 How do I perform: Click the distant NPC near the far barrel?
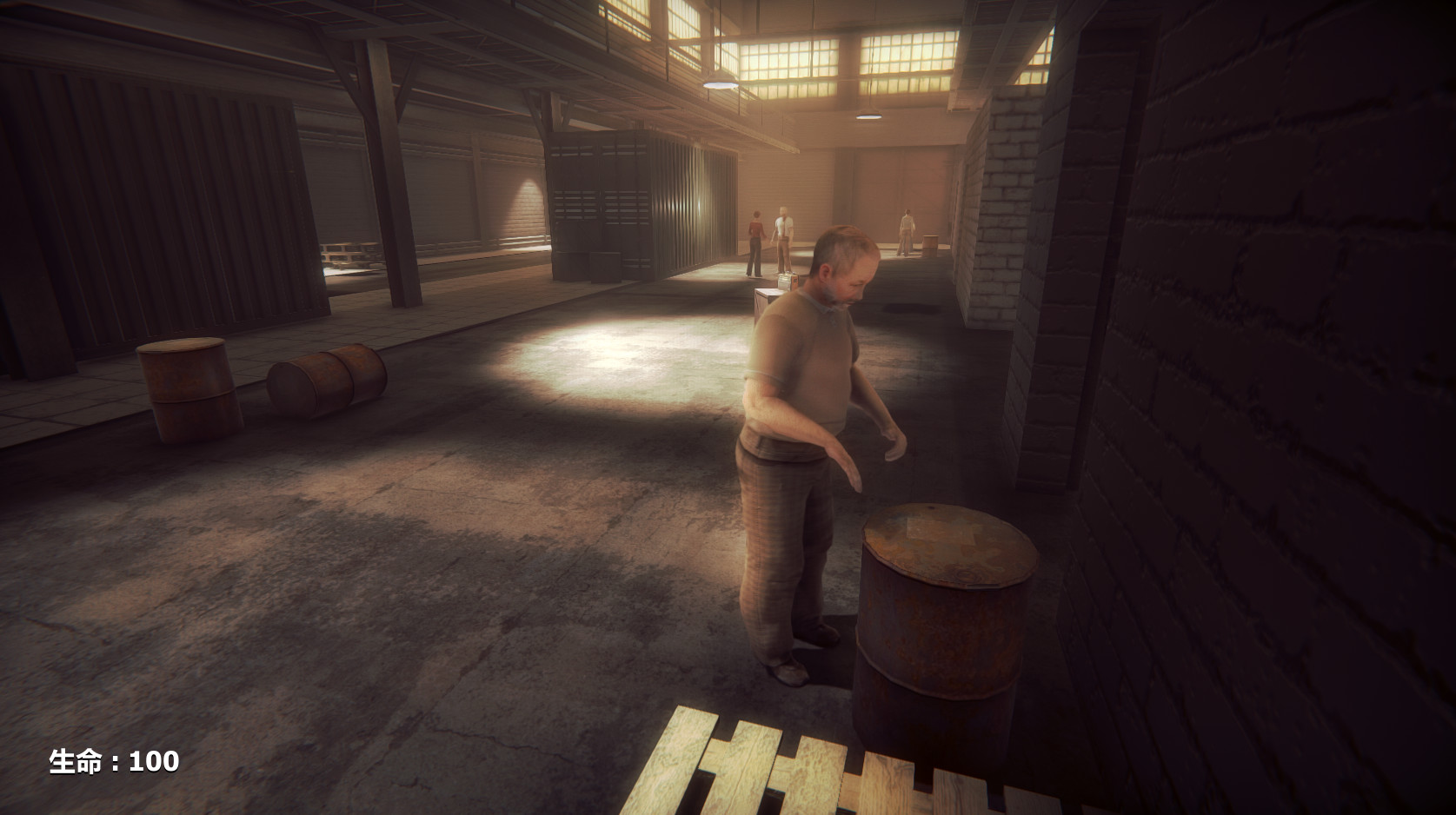[908, 235]
